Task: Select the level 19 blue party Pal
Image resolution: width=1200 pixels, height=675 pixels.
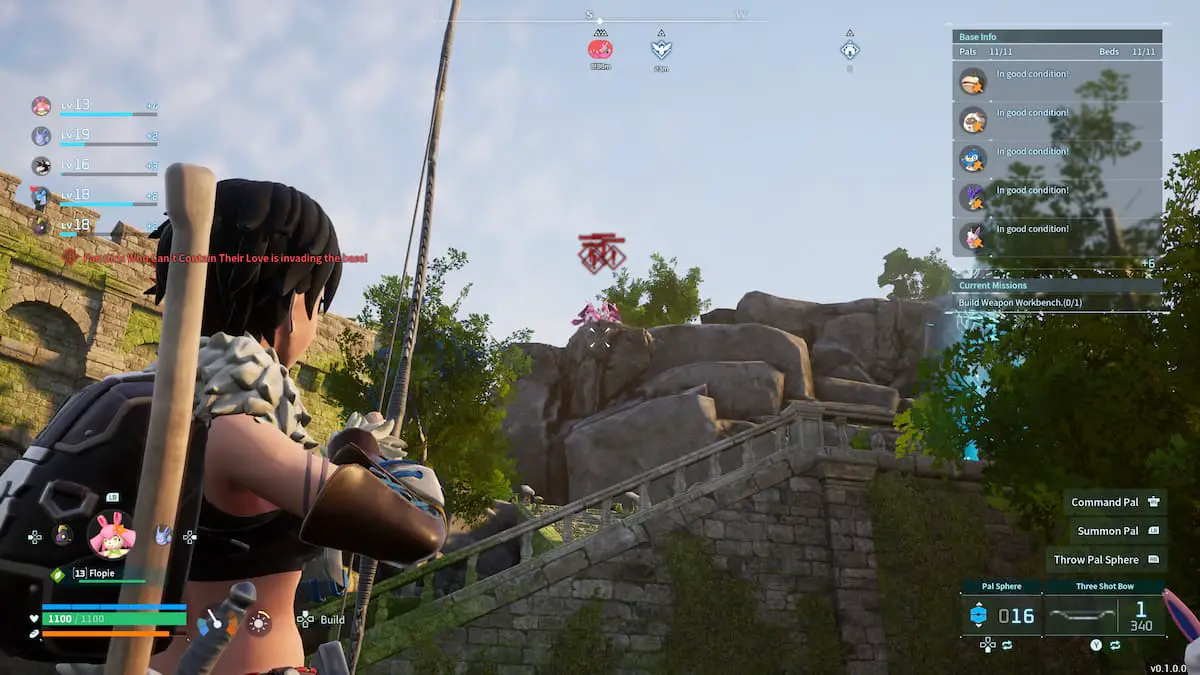Action: (42, 136)
